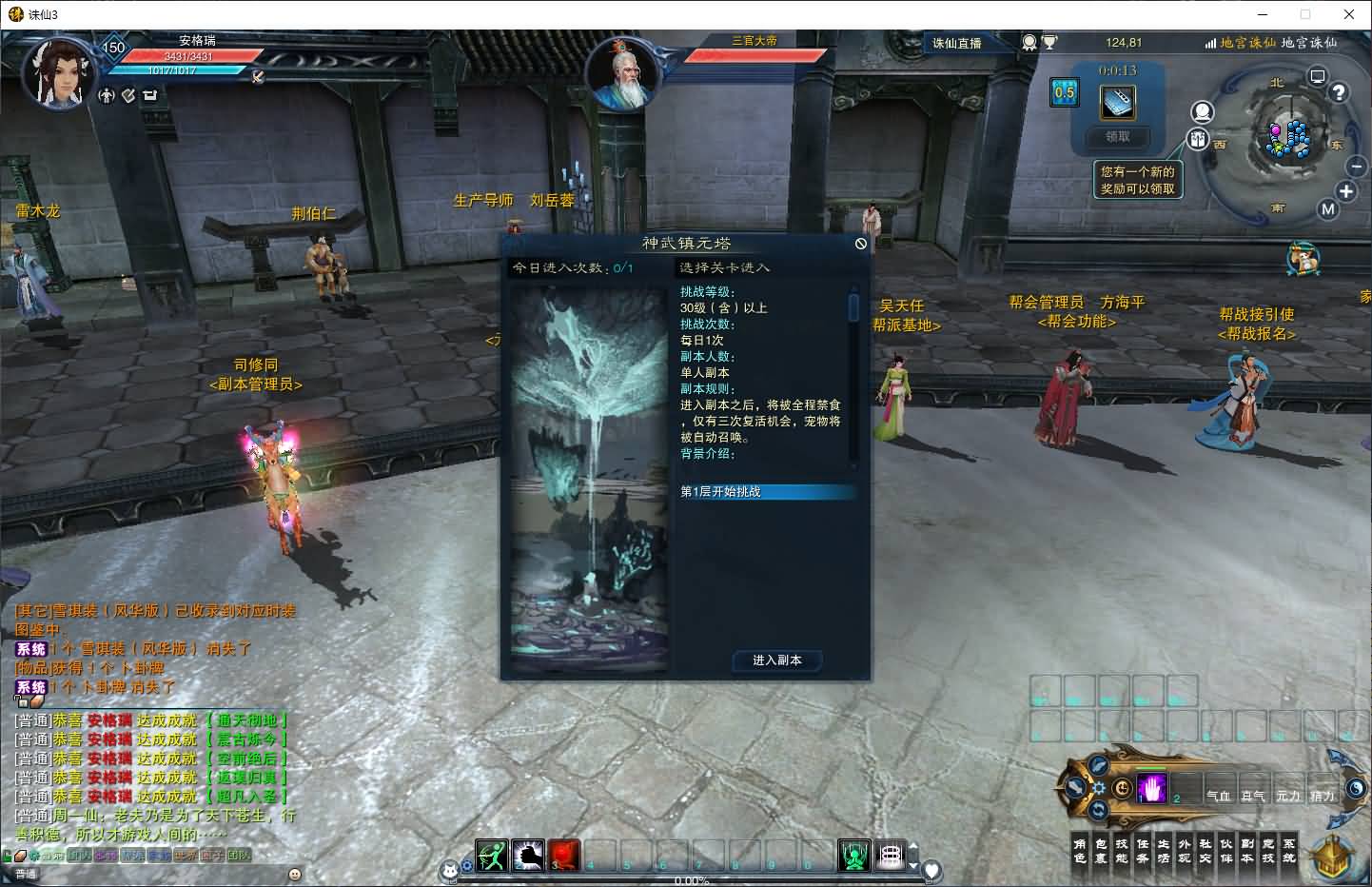The height and width of the screenshot is (887, 1372).
Task: Open the 包裹 inventory menu
Action: tap(1100, 851)
